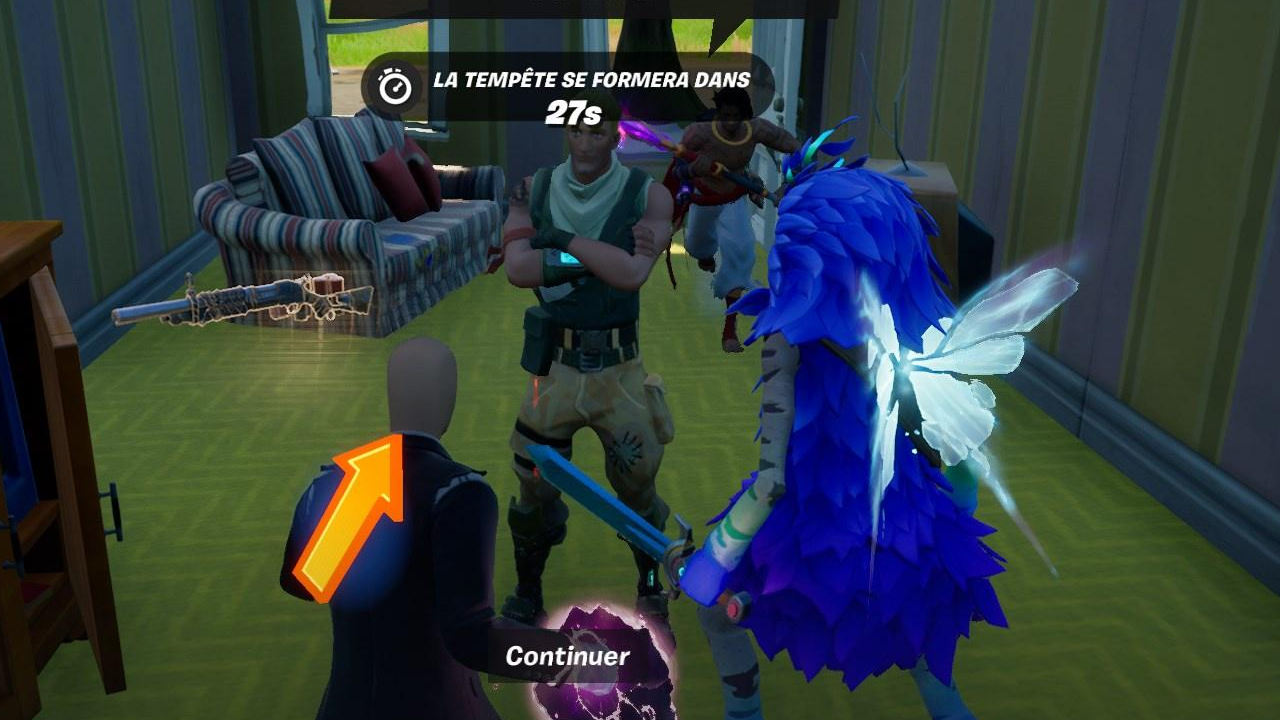Click the energy shield on the soldier's chest

click(567, 258)
